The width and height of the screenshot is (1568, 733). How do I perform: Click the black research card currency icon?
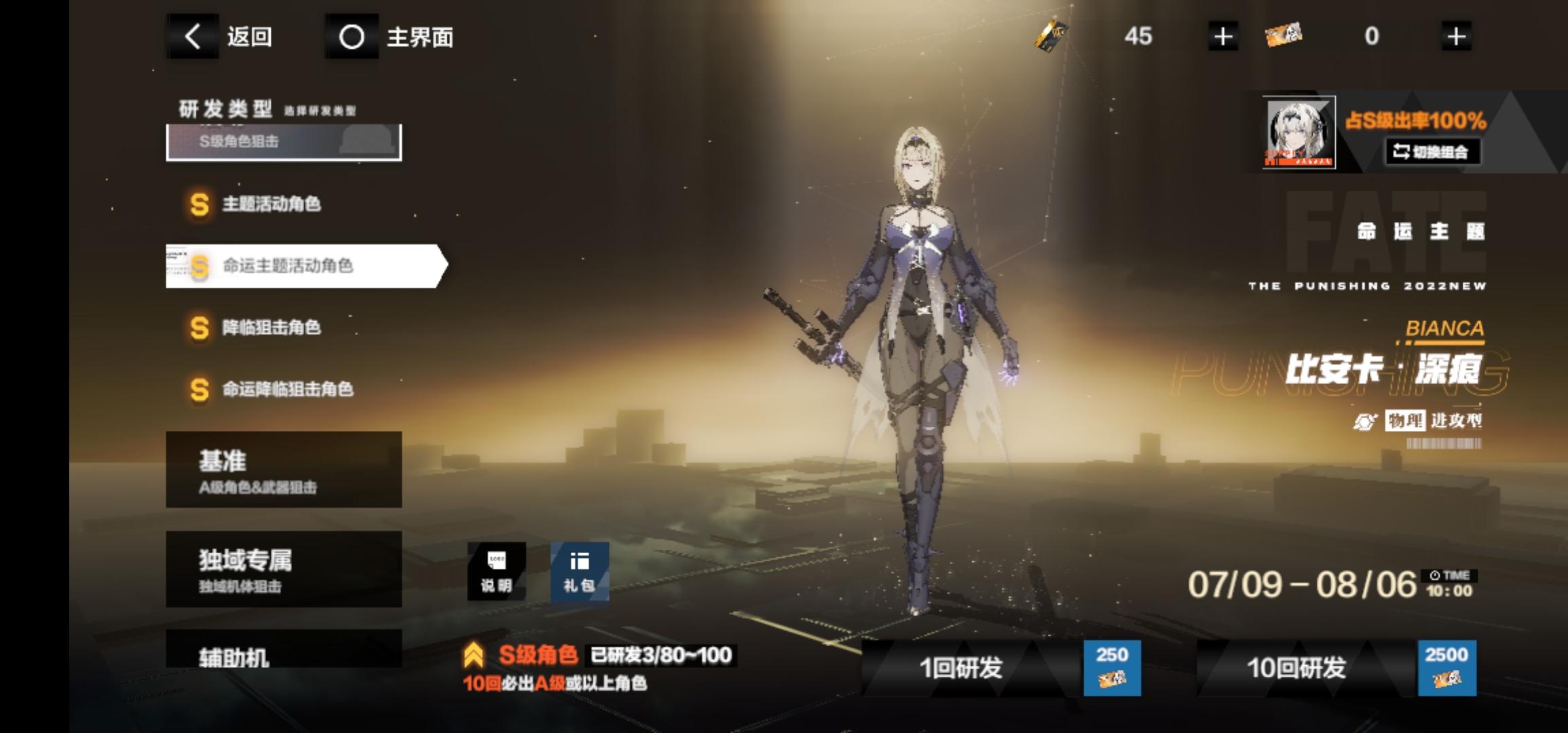[1049, 37]
